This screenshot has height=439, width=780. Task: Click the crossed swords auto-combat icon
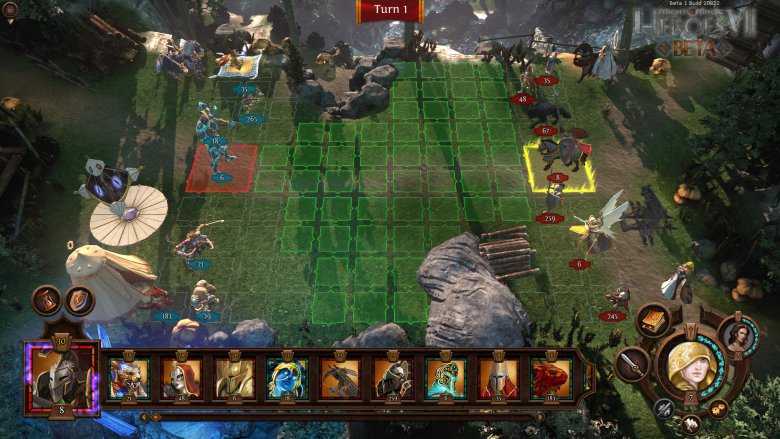click(664, 408)
